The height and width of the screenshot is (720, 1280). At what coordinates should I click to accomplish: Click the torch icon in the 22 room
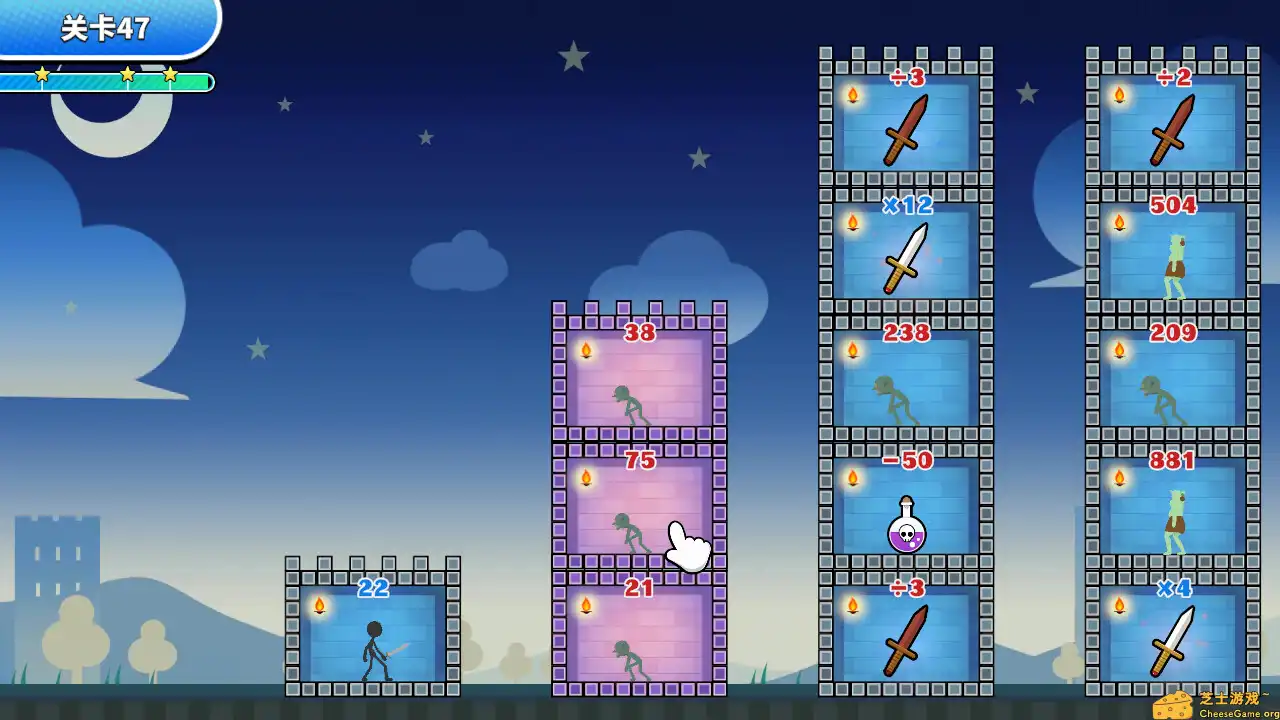pyautogui.click(x=318, y=602)
